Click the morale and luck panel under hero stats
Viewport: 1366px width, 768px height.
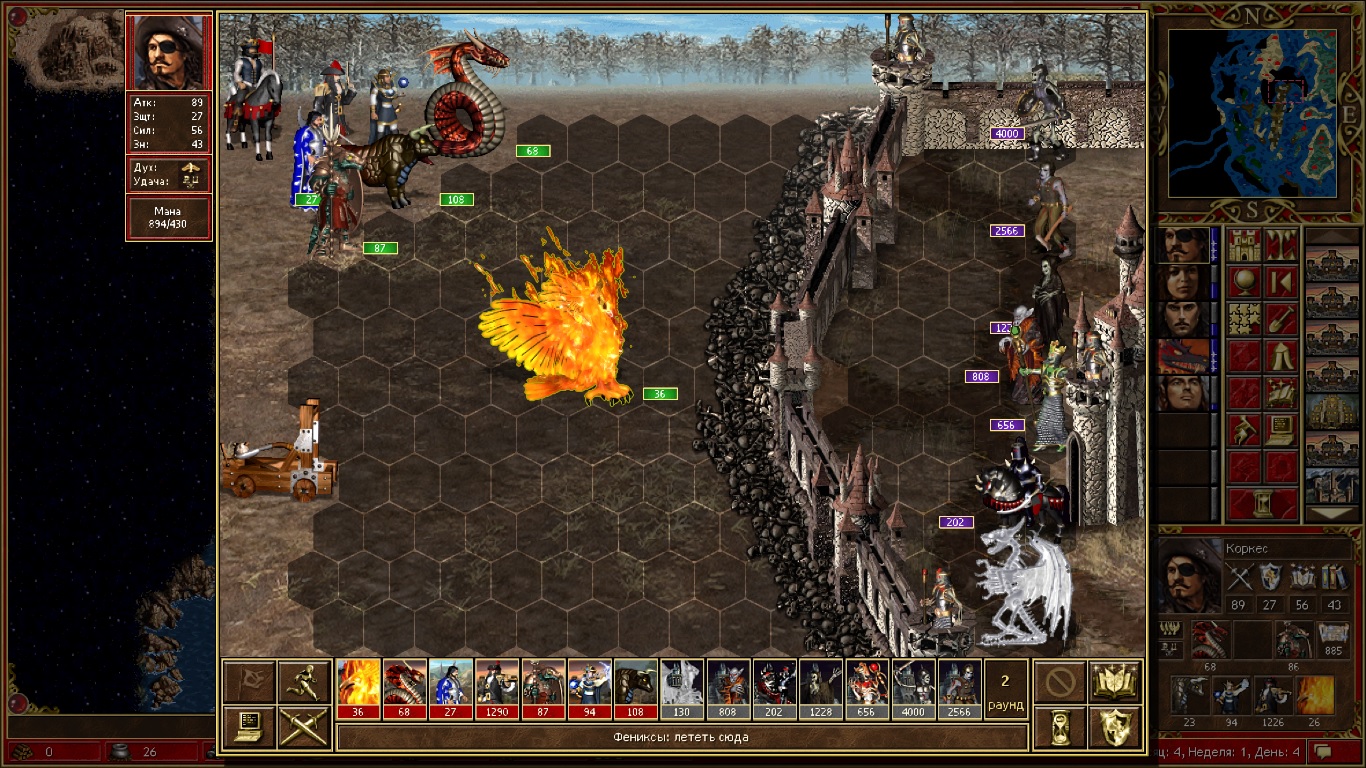pos(169,175)
